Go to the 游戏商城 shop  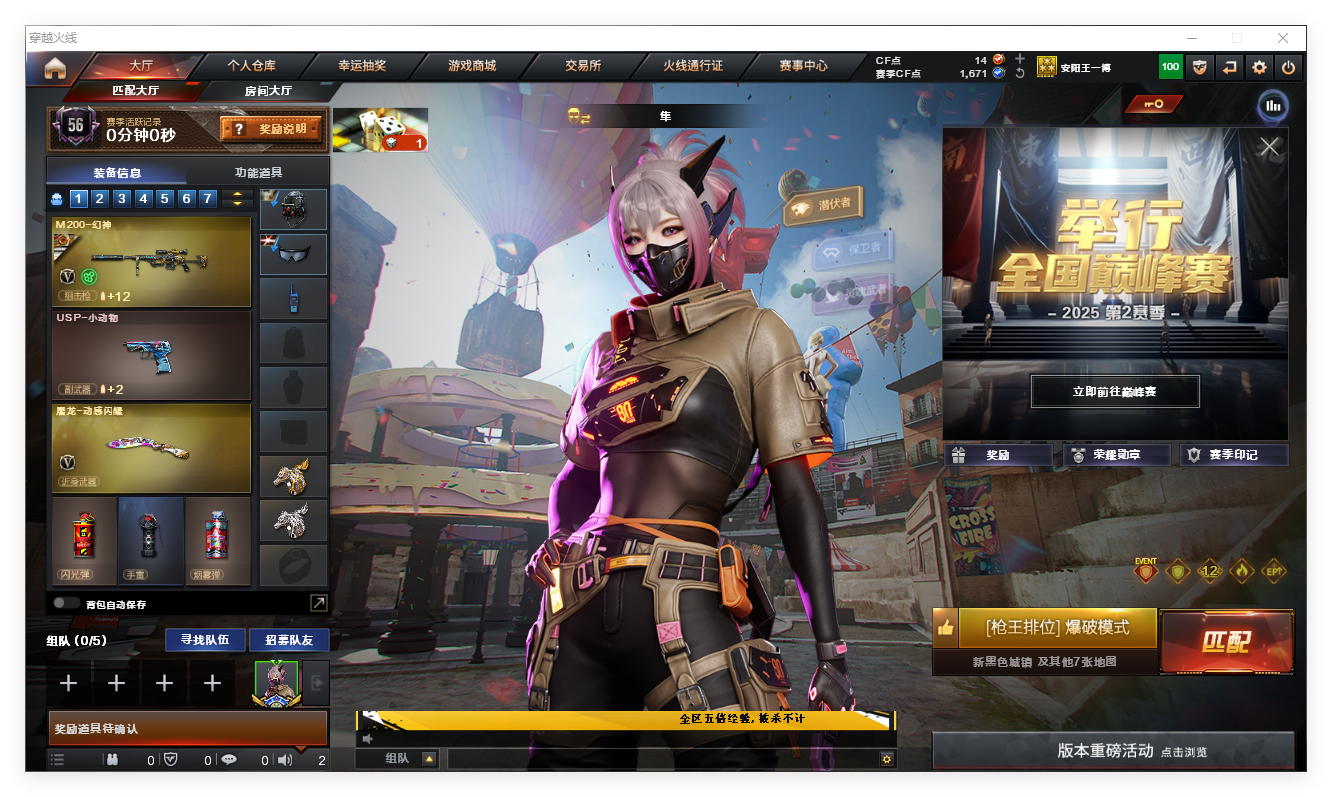click(x=472, y=66)
